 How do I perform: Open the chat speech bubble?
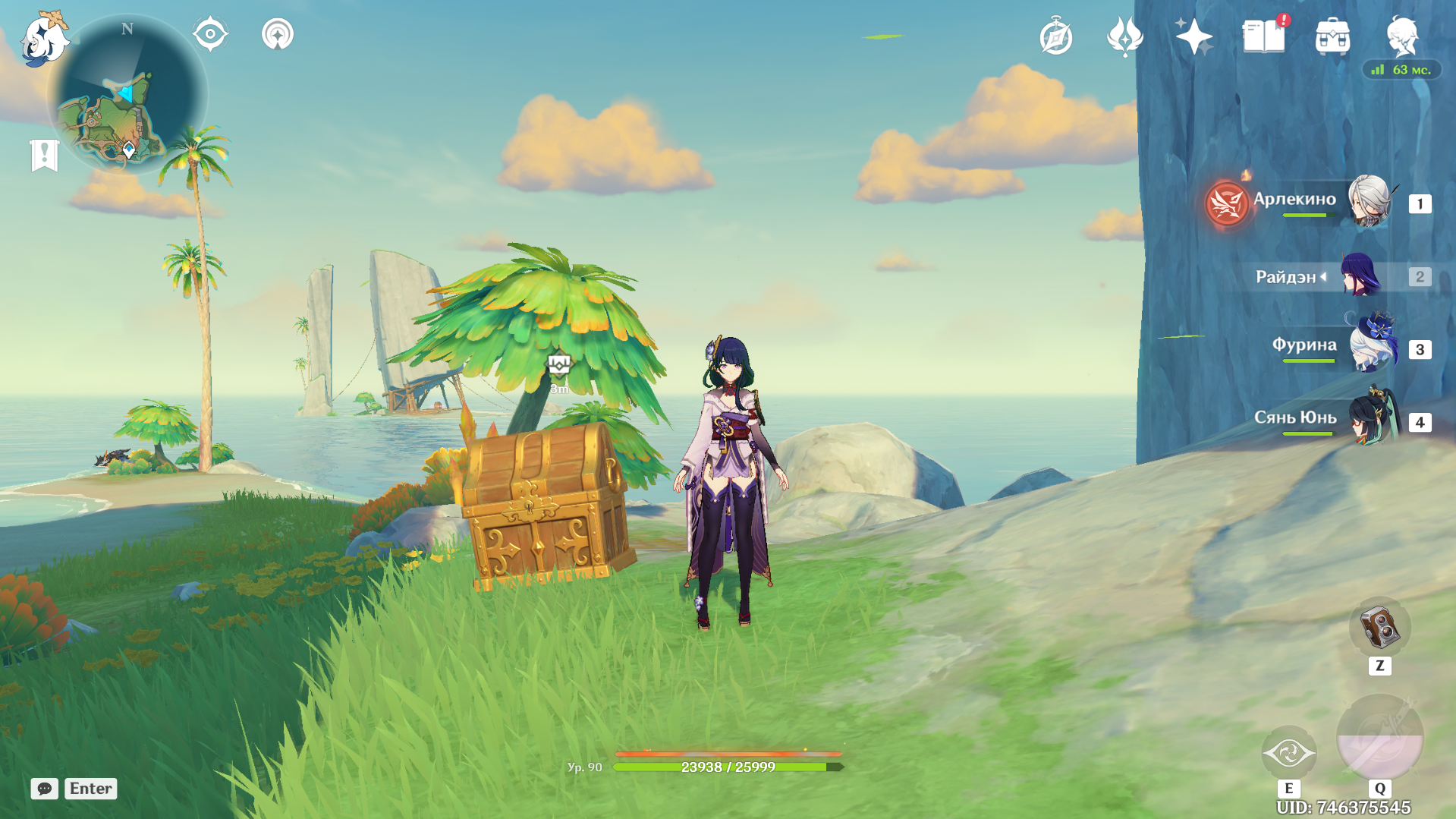click(45, 789)
